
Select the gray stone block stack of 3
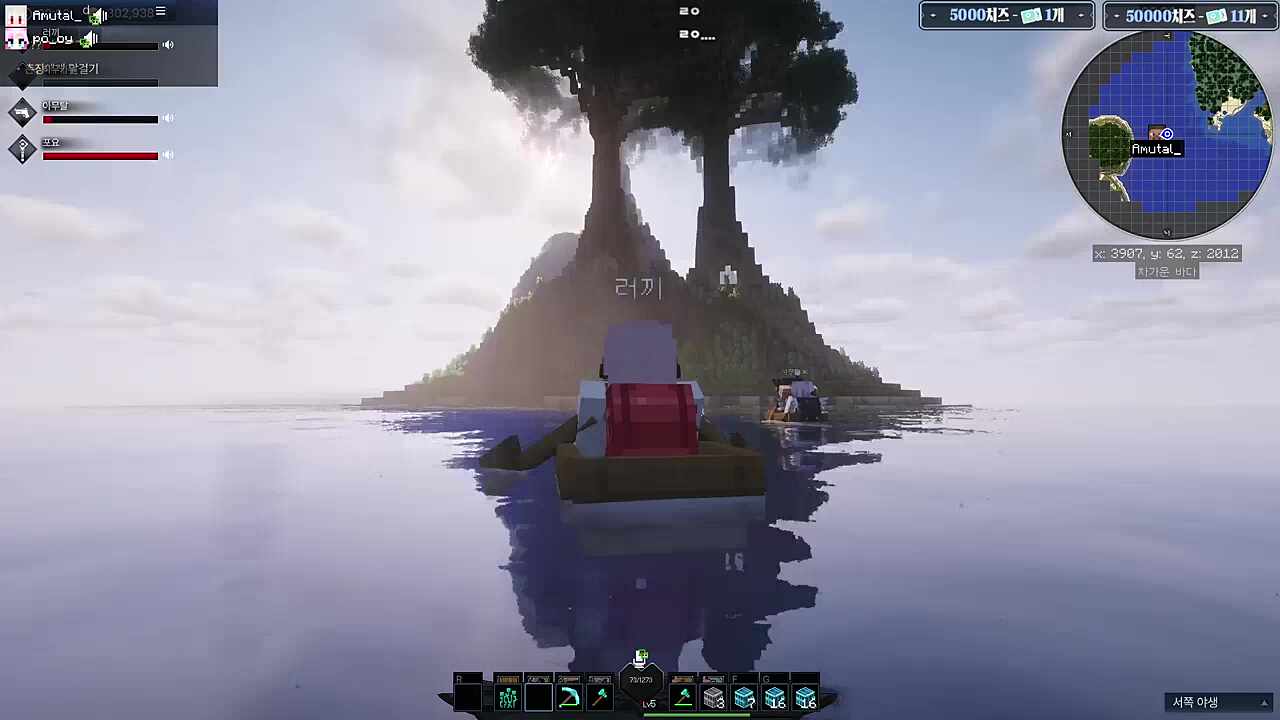[714, 697]
